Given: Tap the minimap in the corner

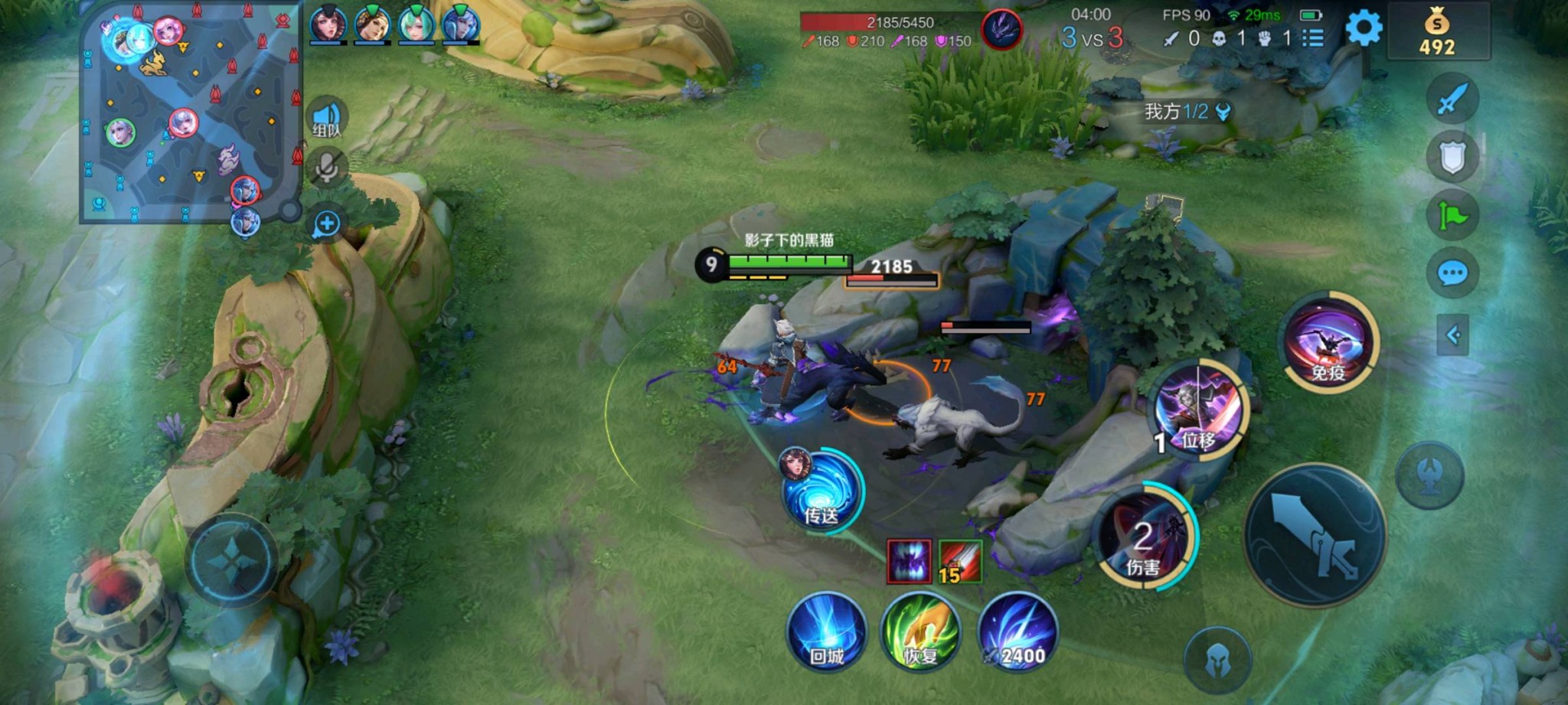Looking at the screenshot, I should (190, 113).
